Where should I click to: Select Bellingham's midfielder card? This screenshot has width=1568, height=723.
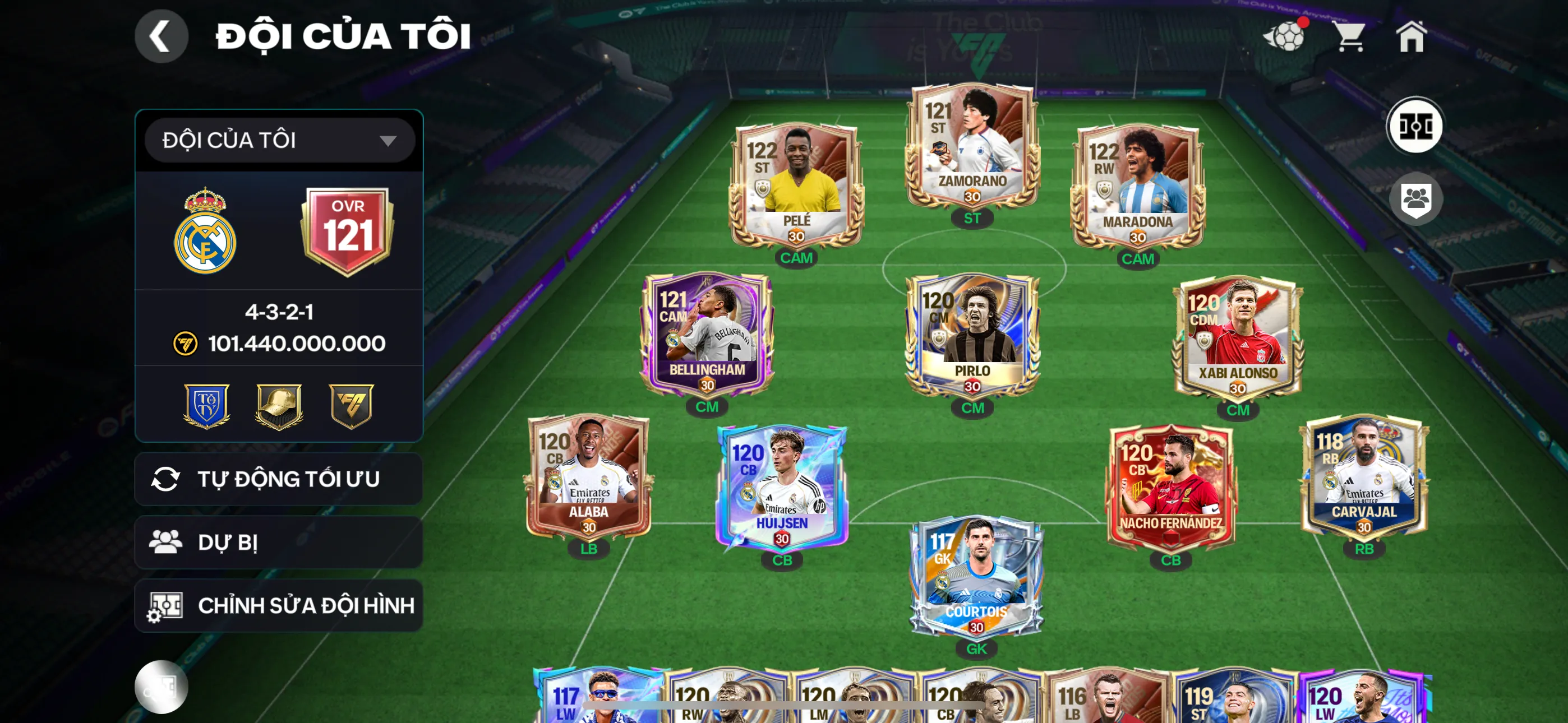(x=707, y=335)
